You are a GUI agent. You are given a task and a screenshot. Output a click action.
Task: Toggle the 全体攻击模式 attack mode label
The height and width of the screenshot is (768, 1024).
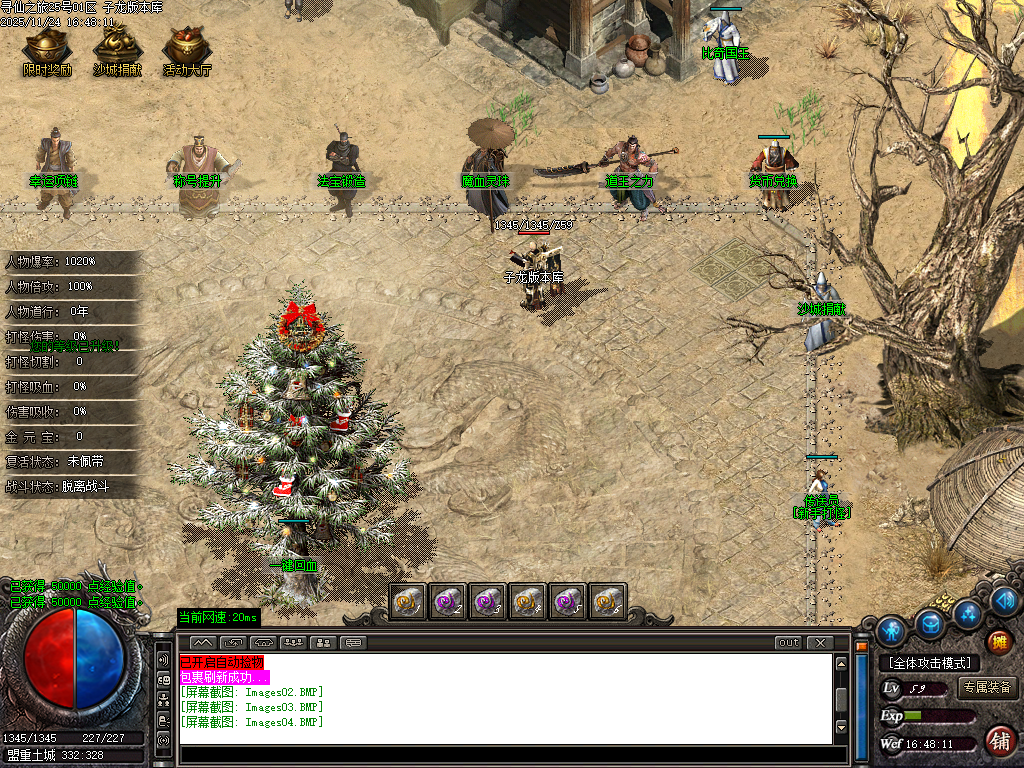[930, 663]
